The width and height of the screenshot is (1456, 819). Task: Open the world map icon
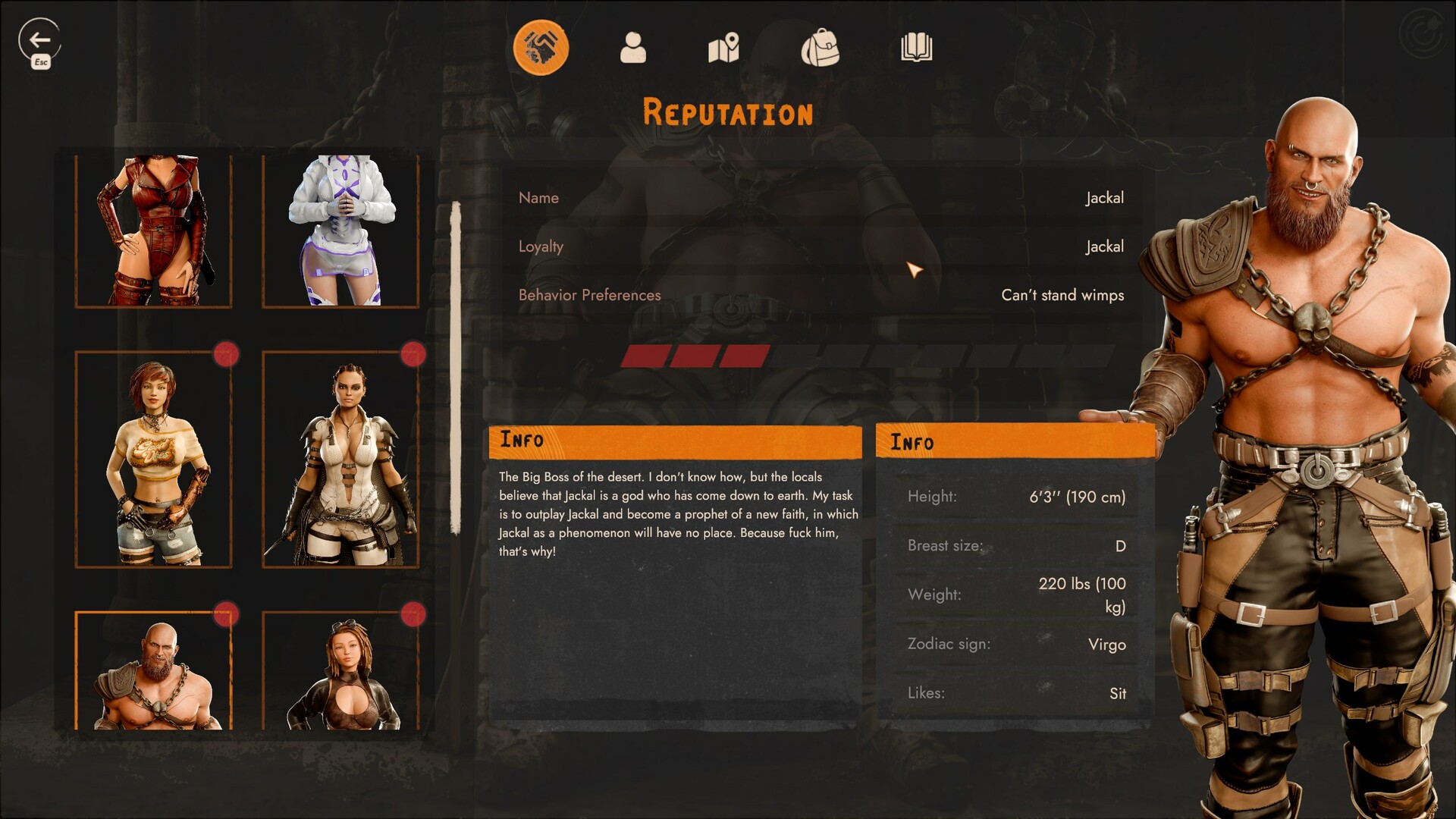tap(723, 47)
